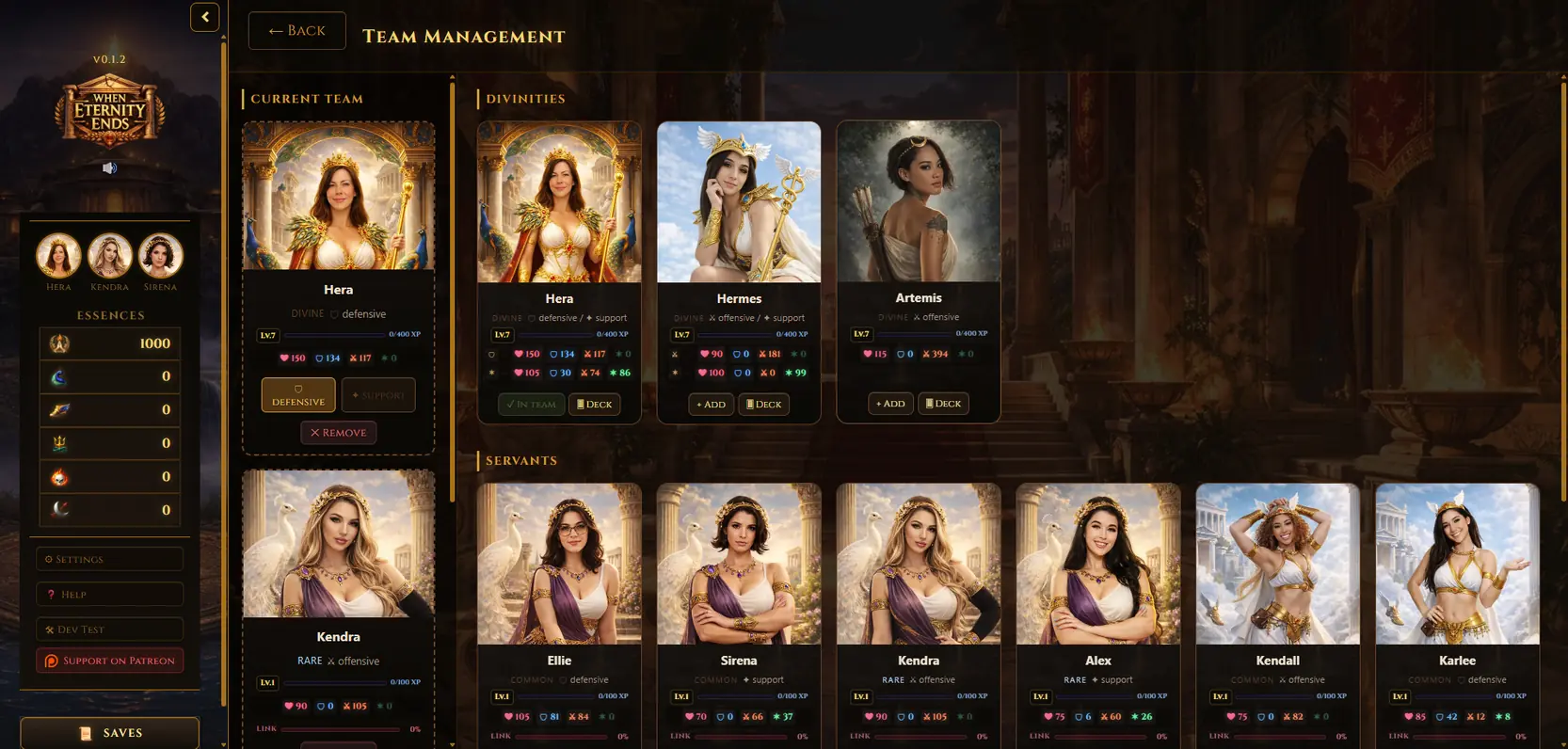The width and height of the screenshot is (1568, 749).
Task: Click Sirena's portrait in the sidebar
Action: tap(160, 256)
